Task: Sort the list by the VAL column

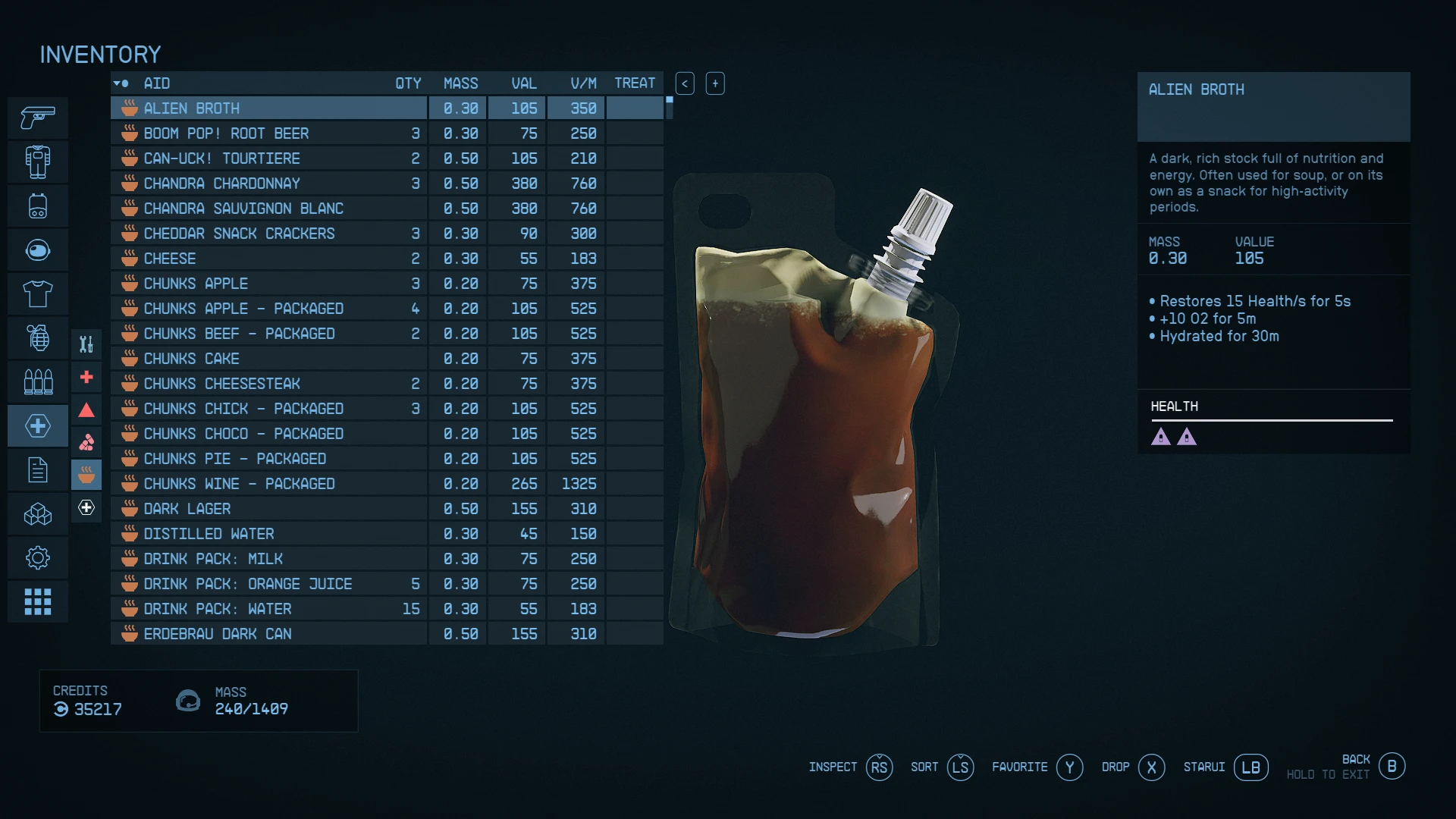Action: pos(524,83)
